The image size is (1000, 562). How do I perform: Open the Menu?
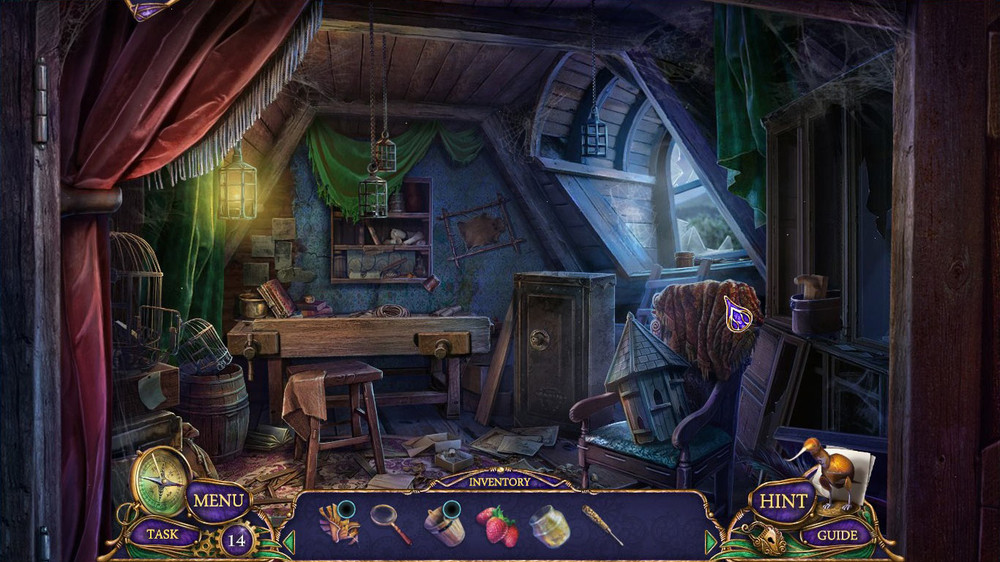click(217, 499)
